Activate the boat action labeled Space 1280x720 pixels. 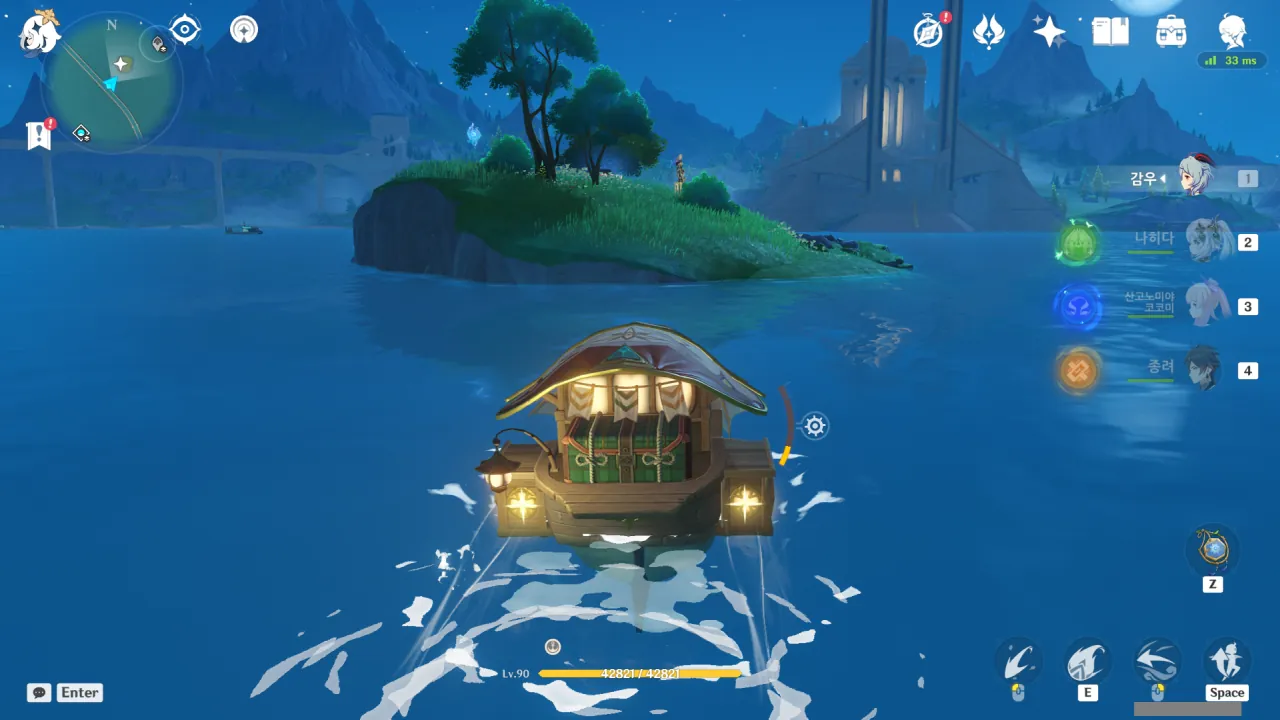[1226, 662]
